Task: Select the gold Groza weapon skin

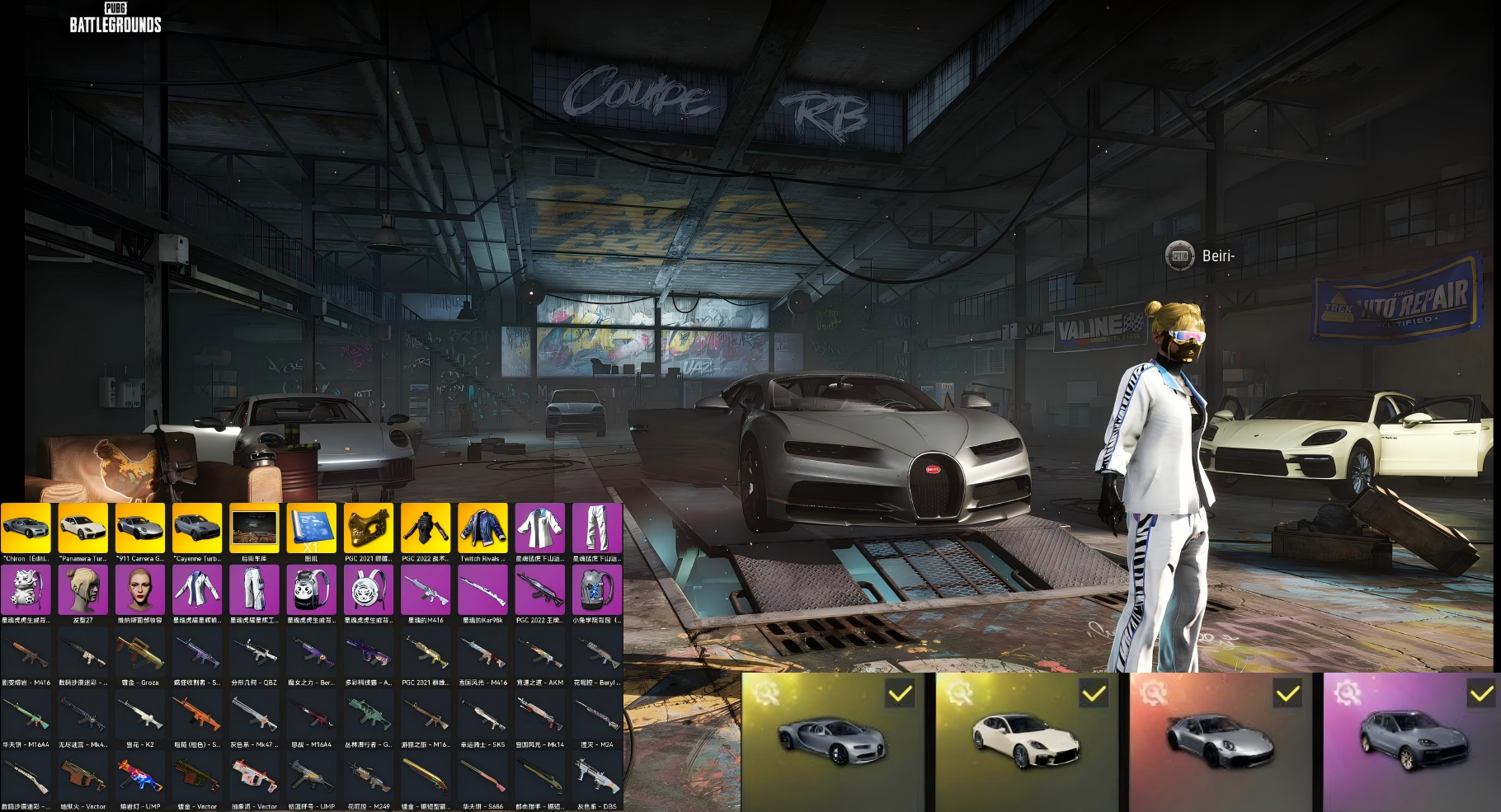Action: click(x=140, y=653)
